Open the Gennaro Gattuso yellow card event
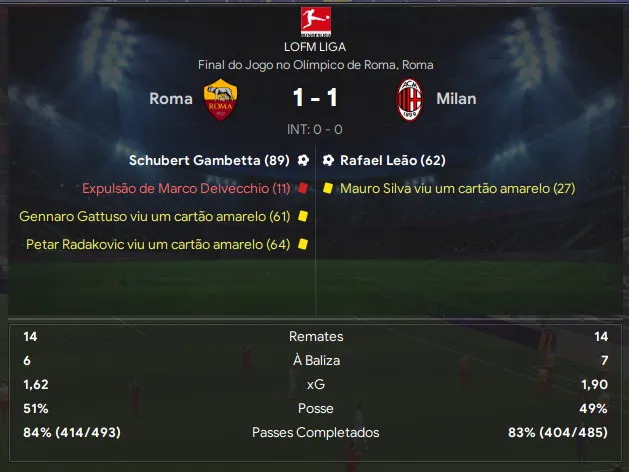The height and width of the screenshot is (472, 629). (154, 216)
